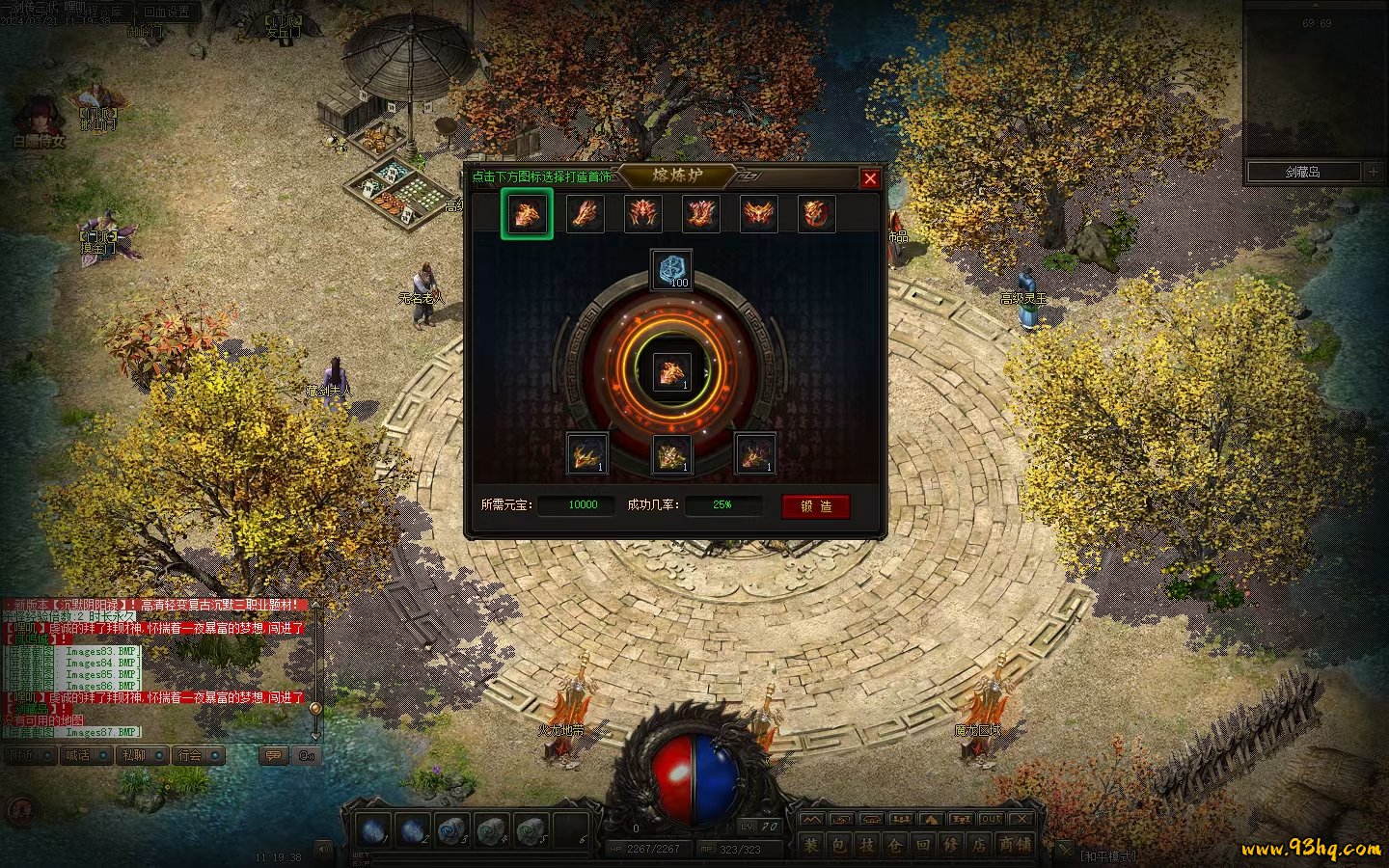Open the 包 bag inventory
The height and width of the screenshot is (868, 1389).
point(840,845)
